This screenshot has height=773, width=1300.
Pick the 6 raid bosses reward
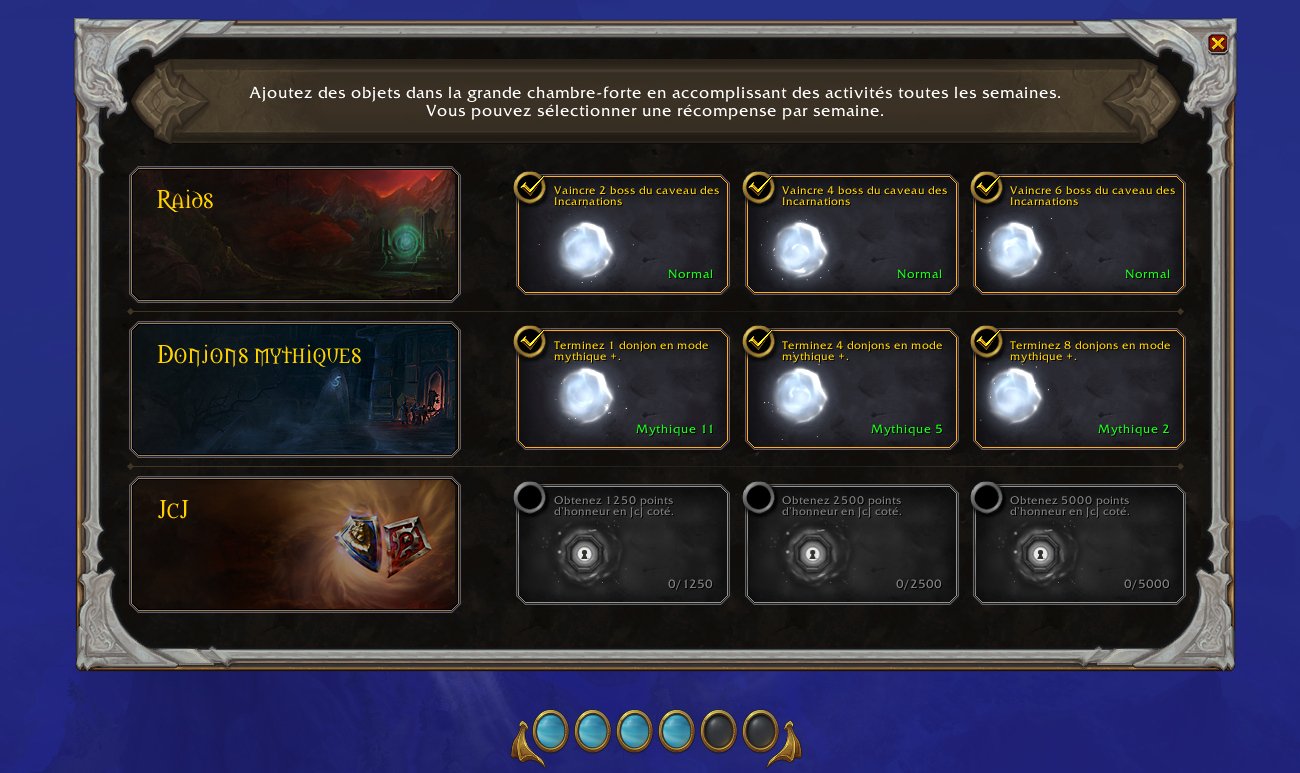(1079, 235)
